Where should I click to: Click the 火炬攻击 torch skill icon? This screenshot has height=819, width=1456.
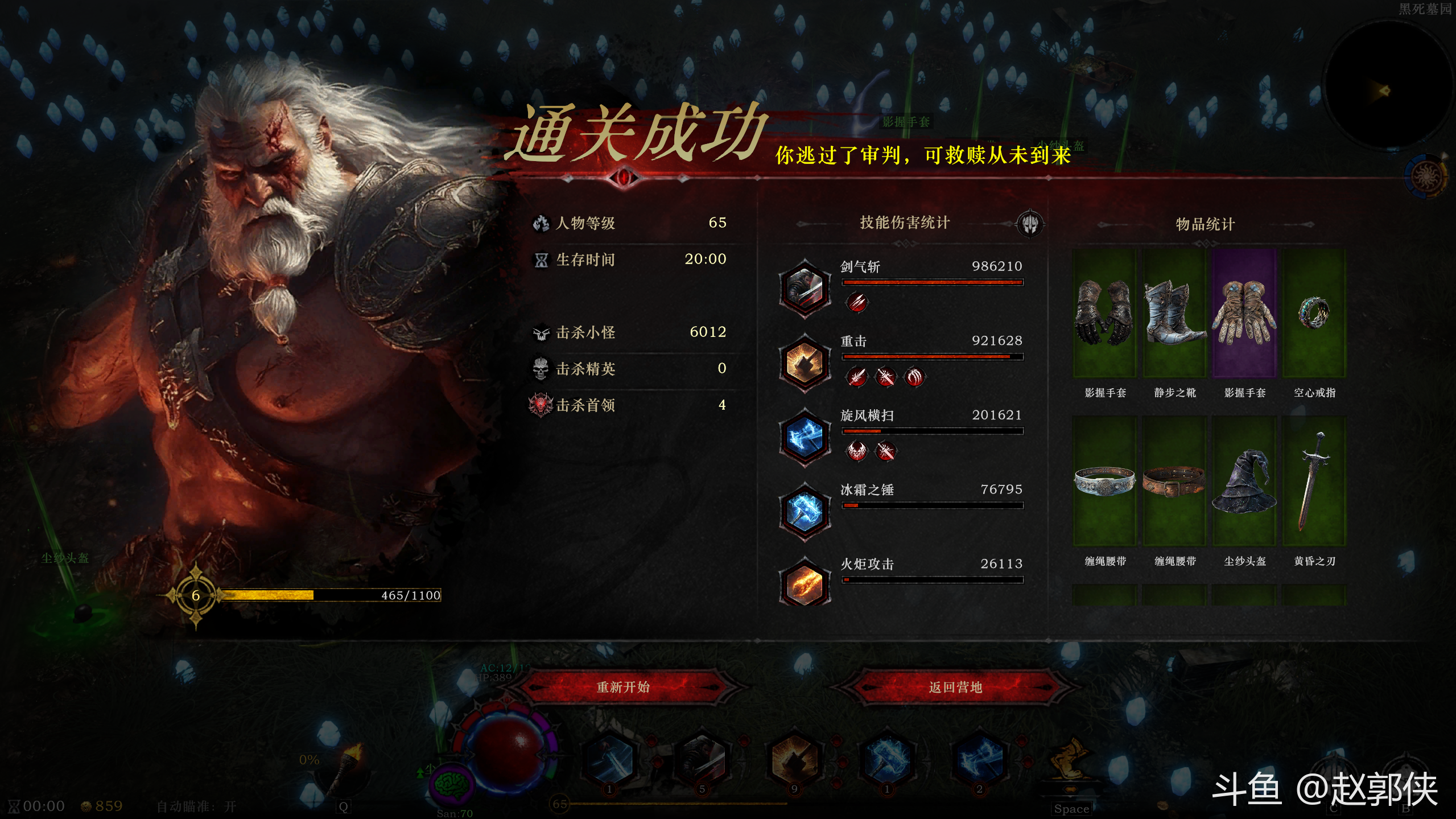pos(805,583)
